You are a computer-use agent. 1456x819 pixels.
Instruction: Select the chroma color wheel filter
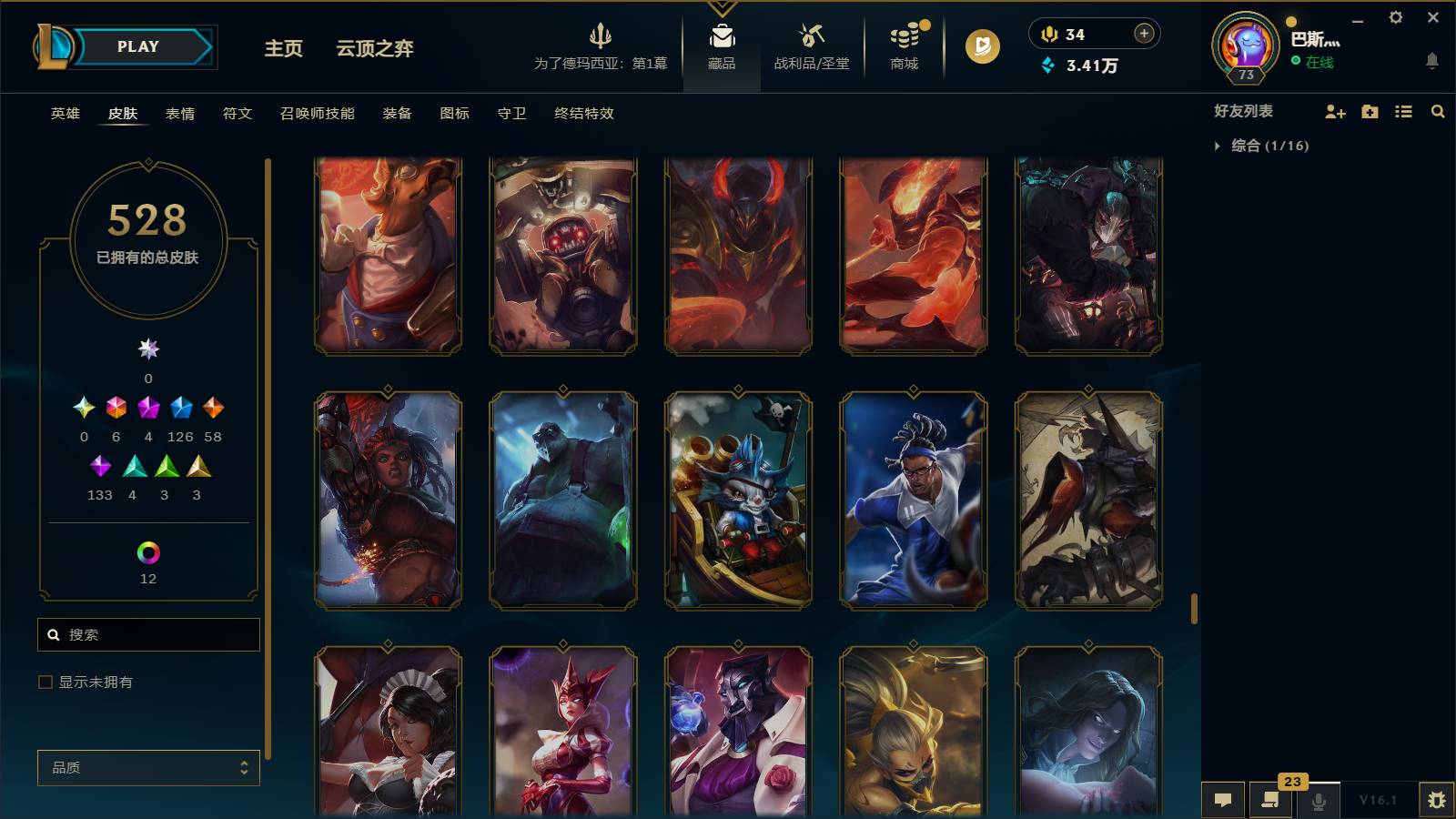click(x=148, y=551)
